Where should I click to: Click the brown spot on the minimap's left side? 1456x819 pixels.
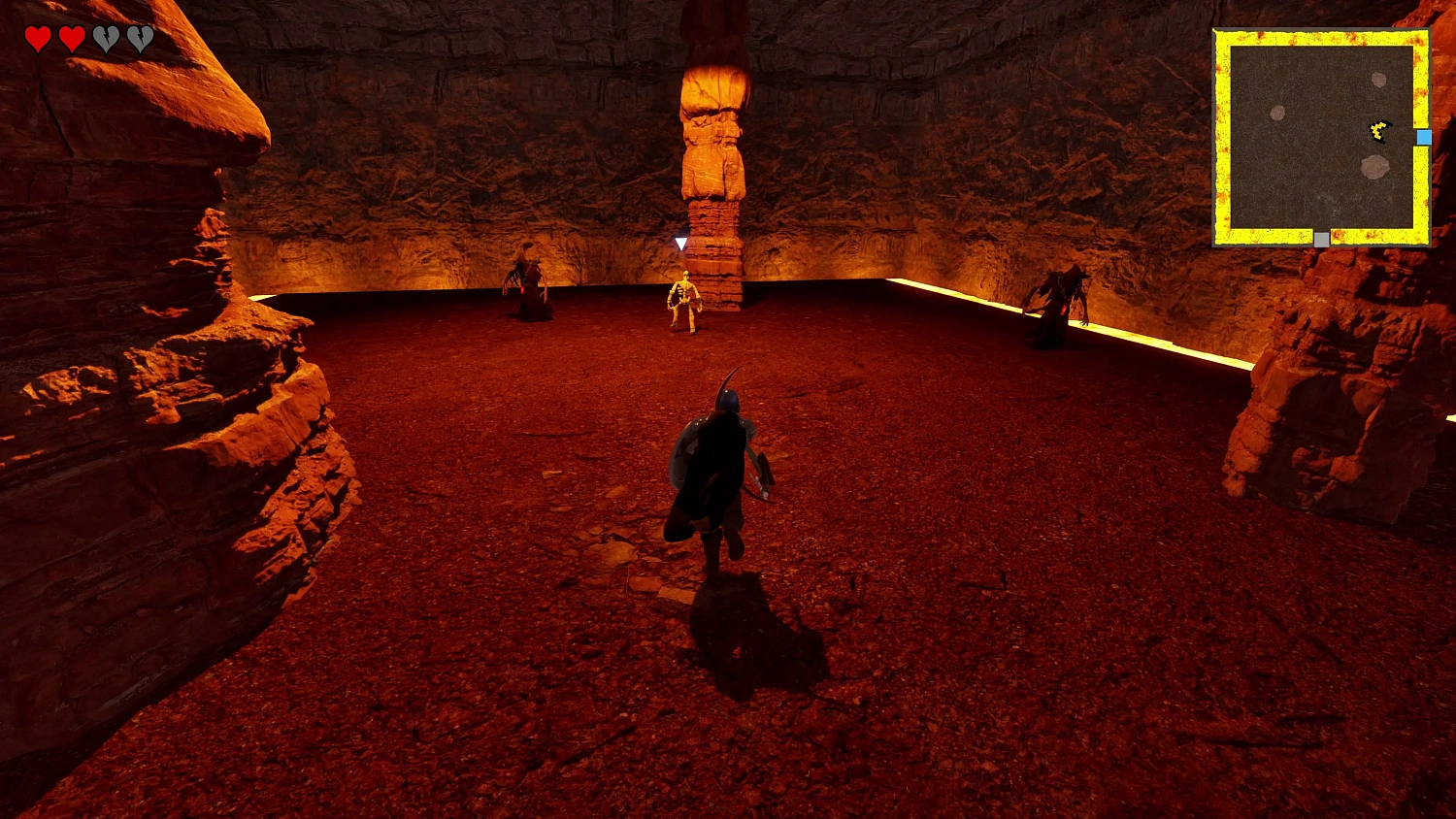click(x=1277, y=113)
